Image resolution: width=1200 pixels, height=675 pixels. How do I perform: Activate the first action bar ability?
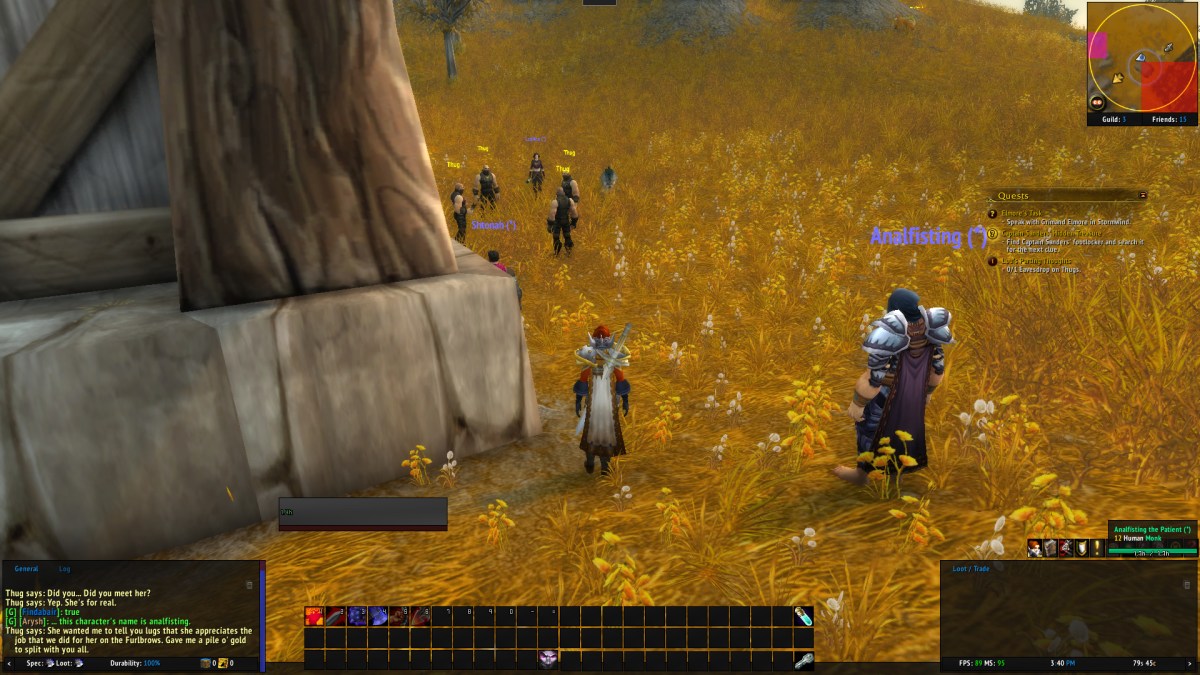click(x=314, y=616)
